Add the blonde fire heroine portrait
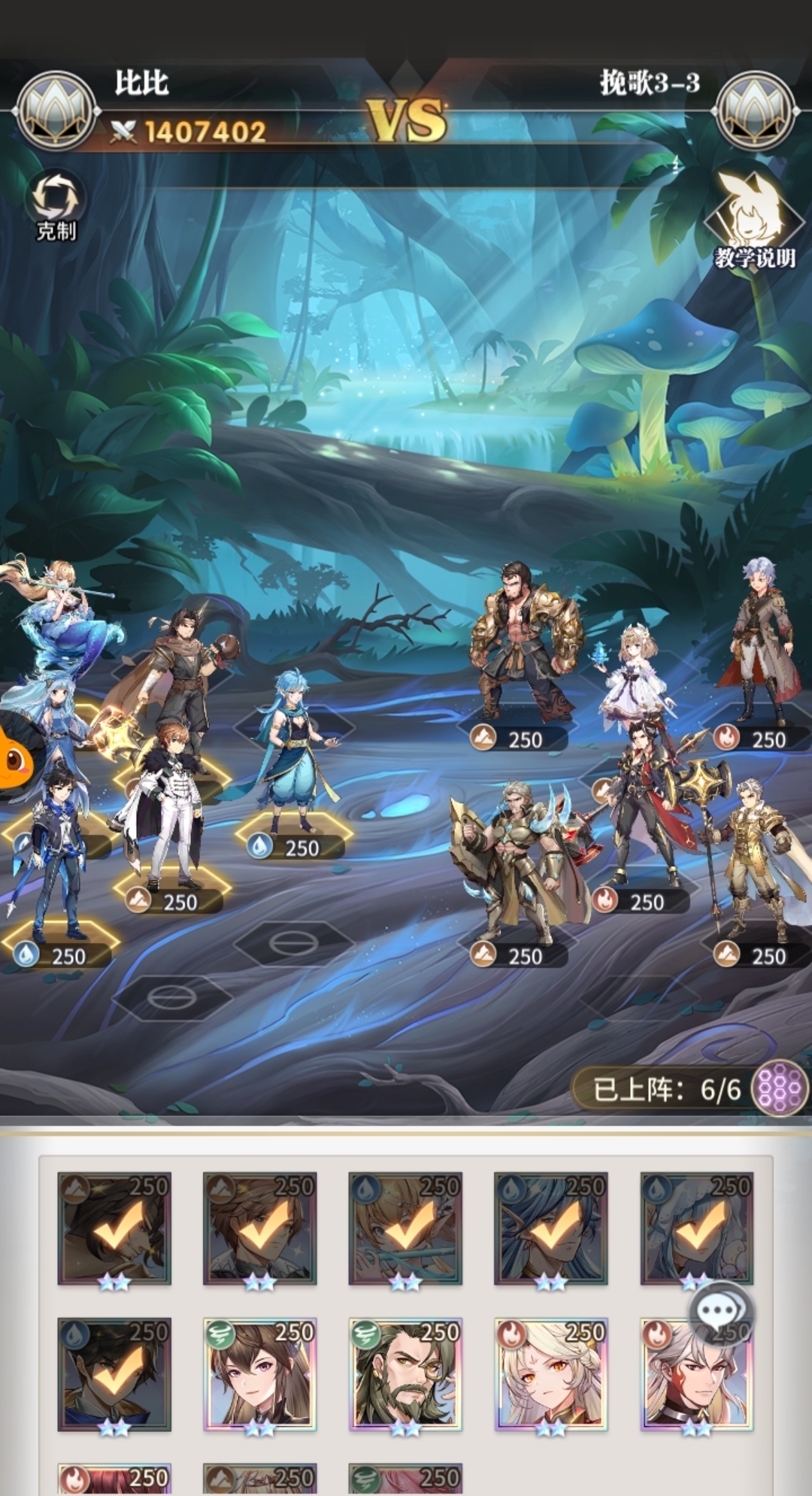 [550, 1374]
